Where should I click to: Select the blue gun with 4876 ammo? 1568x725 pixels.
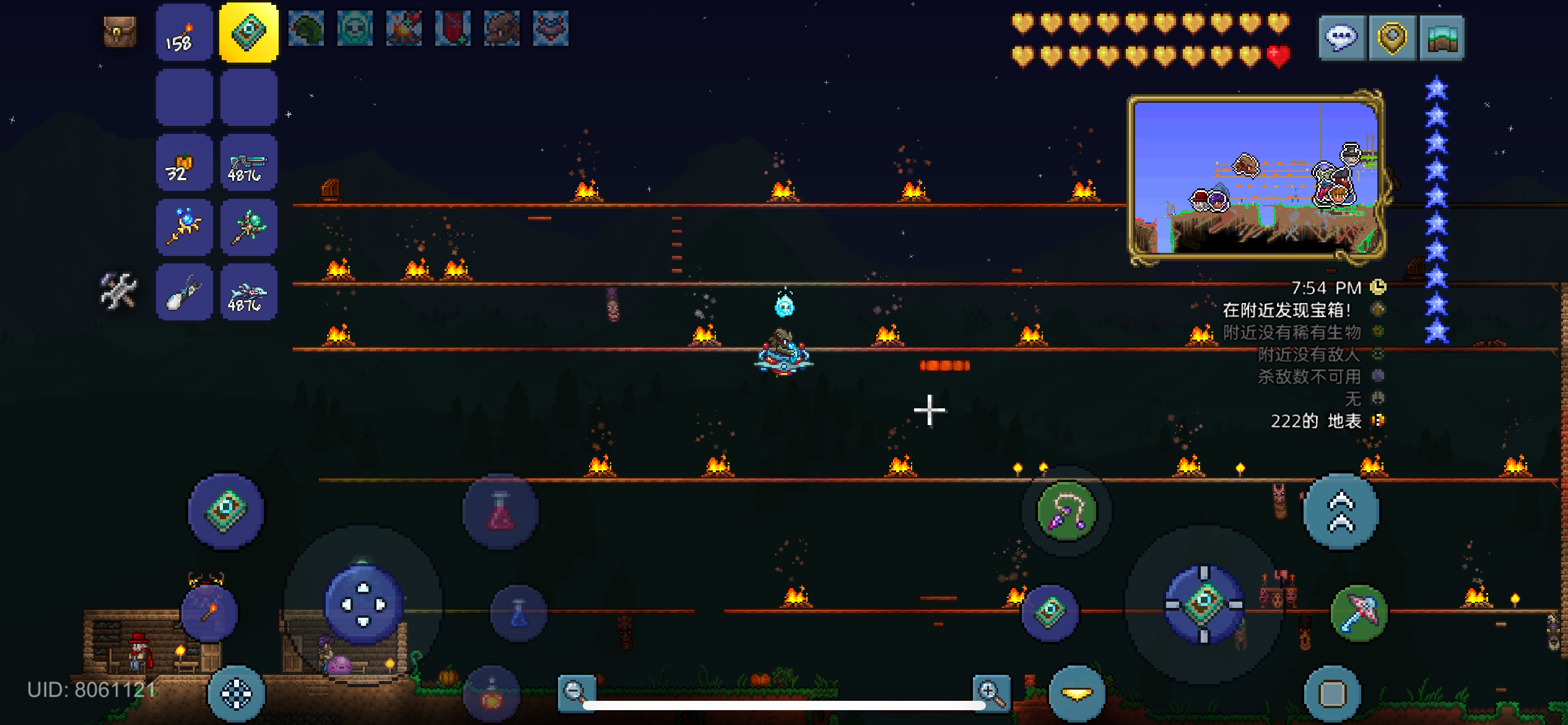click(x=248, y=162)
